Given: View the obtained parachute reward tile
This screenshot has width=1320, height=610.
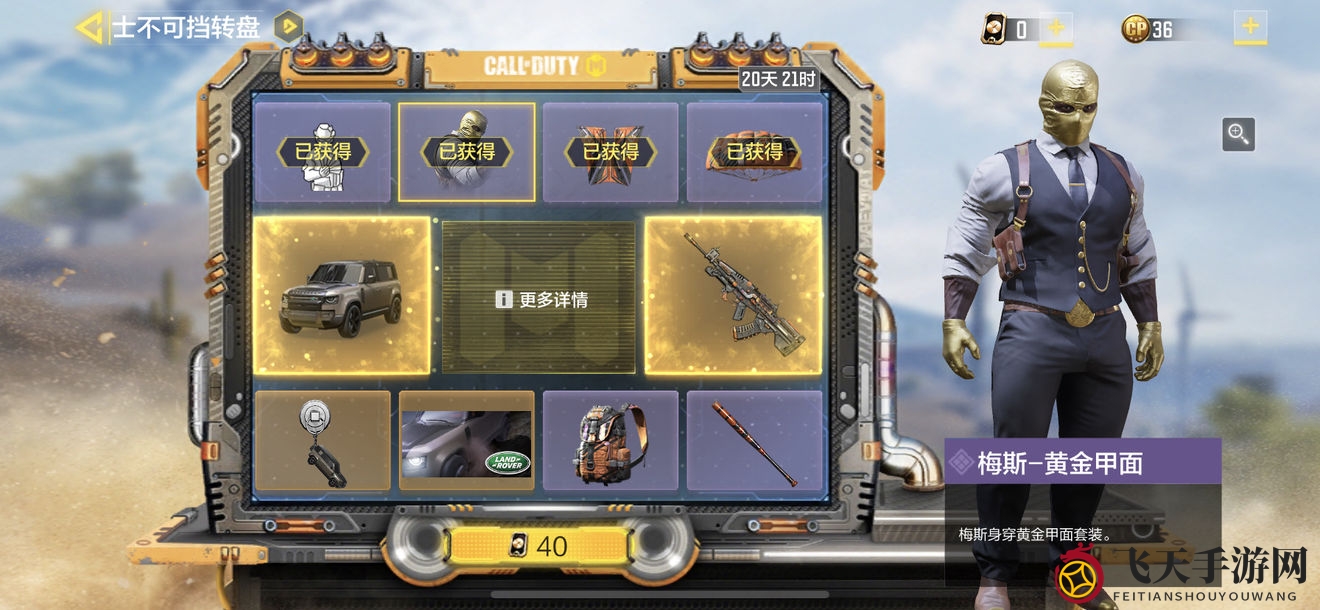Looking at the screenshot, I should coord(754,152).
